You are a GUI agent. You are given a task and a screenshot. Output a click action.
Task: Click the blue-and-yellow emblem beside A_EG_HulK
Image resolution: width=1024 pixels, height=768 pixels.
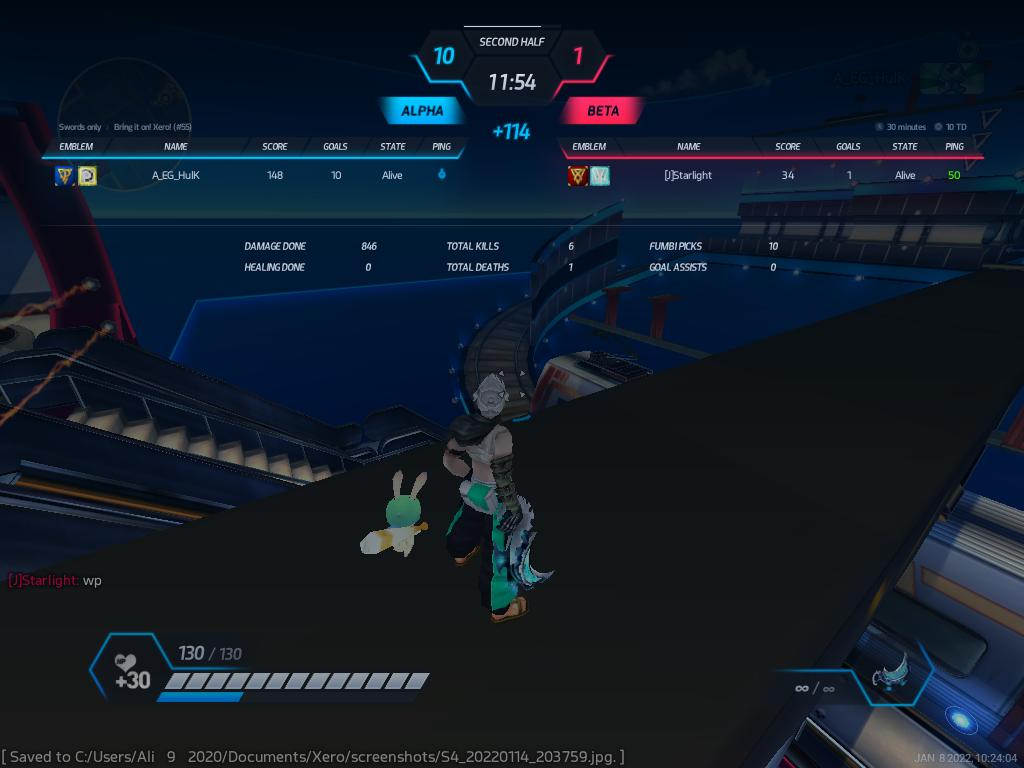(x=65, y=176)
